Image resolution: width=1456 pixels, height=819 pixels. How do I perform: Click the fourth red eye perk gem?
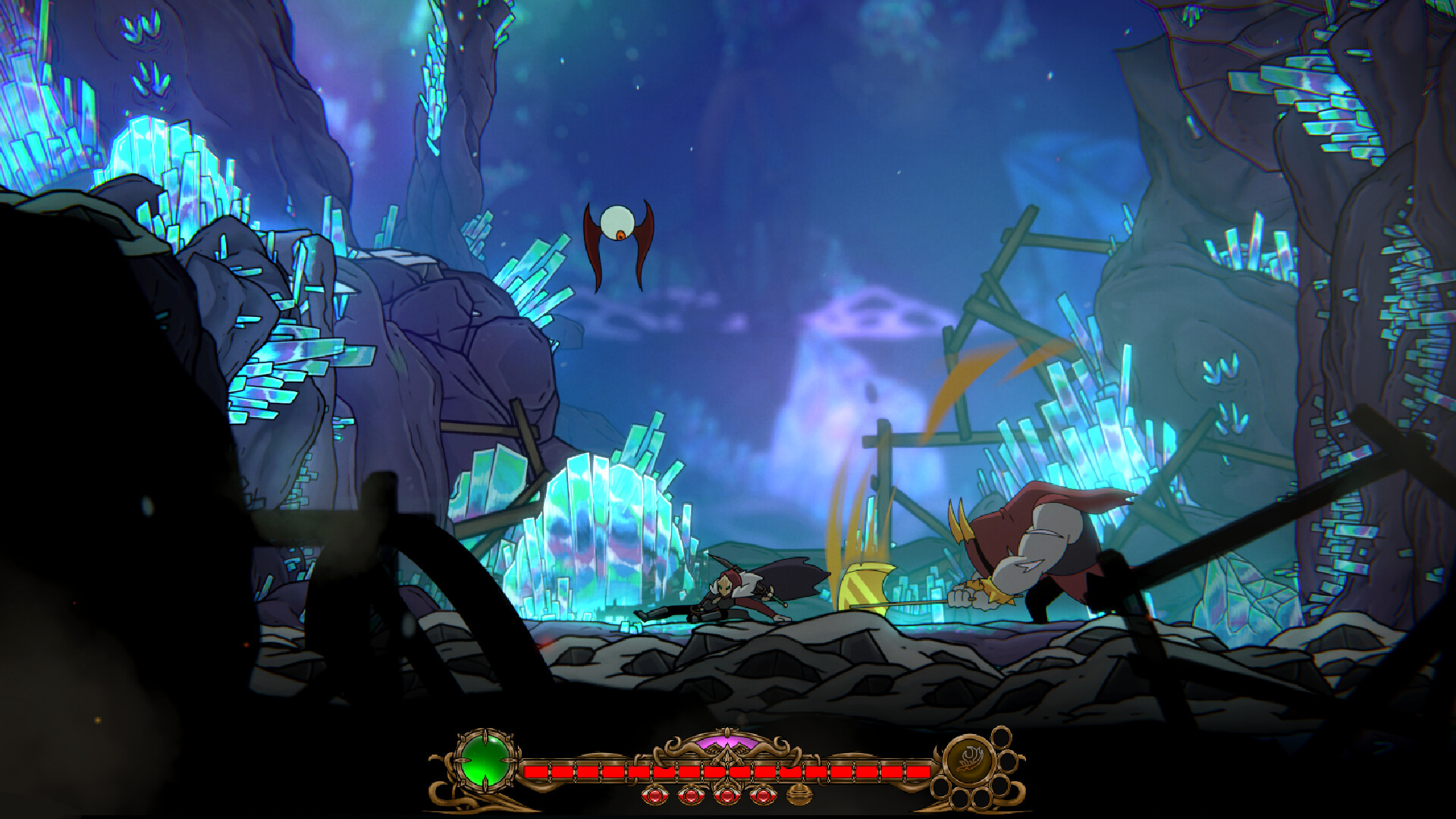pyautogui.click(x=763, y=796)
